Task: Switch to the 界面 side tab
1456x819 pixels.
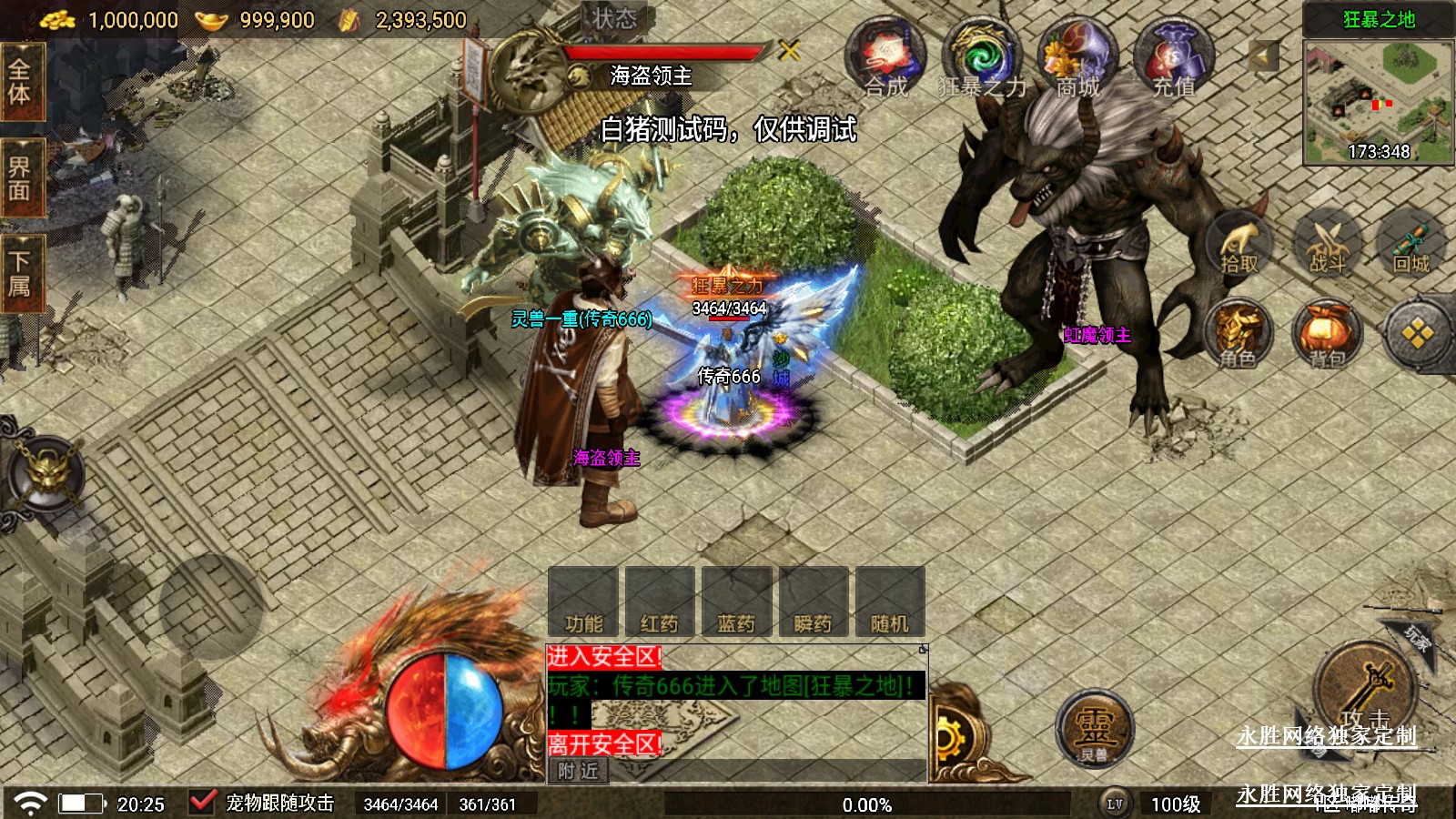Action: (20, 178)
